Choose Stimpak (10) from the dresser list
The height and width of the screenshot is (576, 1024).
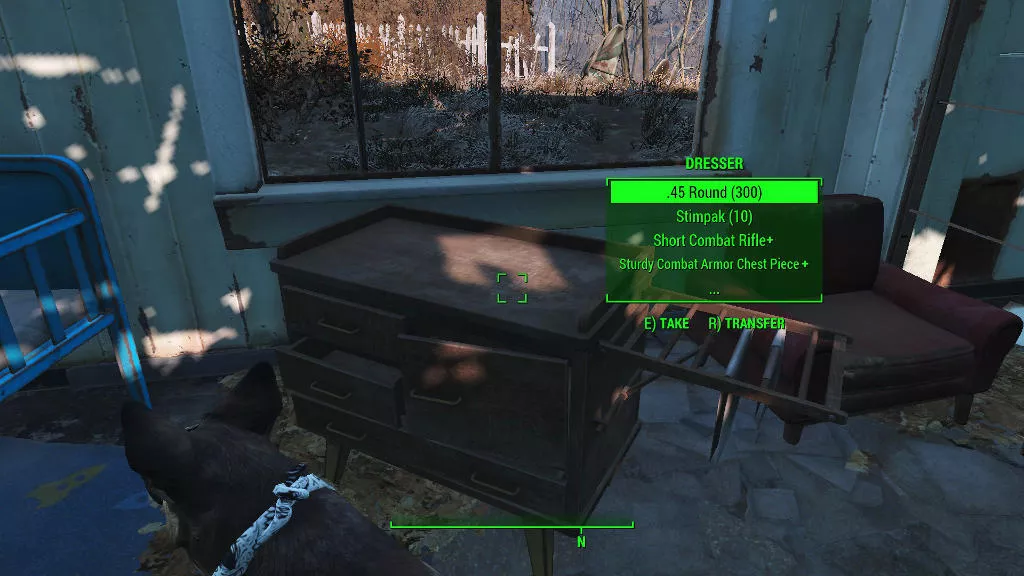click(x=714, y=216)
